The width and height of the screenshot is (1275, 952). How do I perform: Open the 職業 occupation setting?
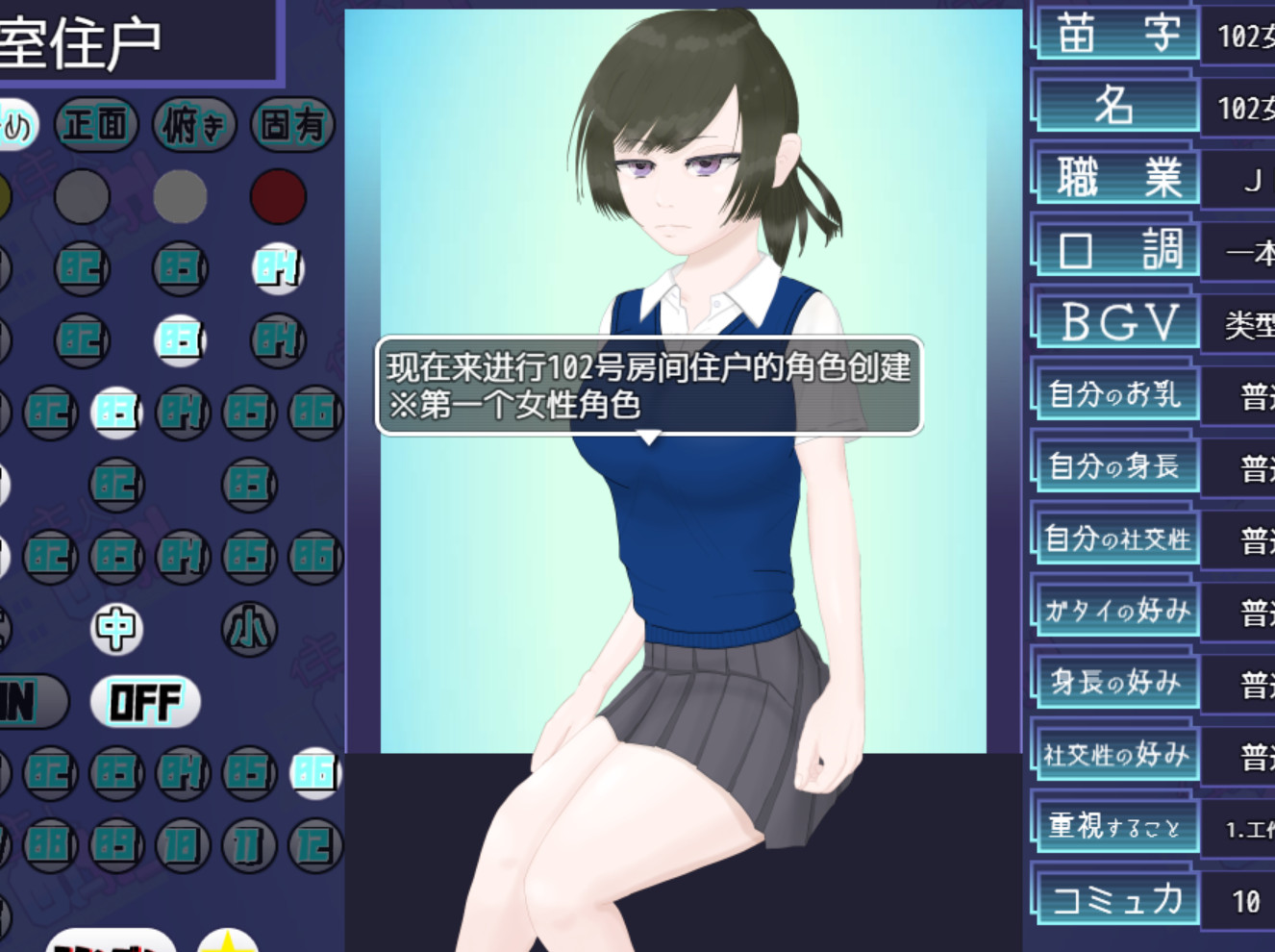[1116, 178]
